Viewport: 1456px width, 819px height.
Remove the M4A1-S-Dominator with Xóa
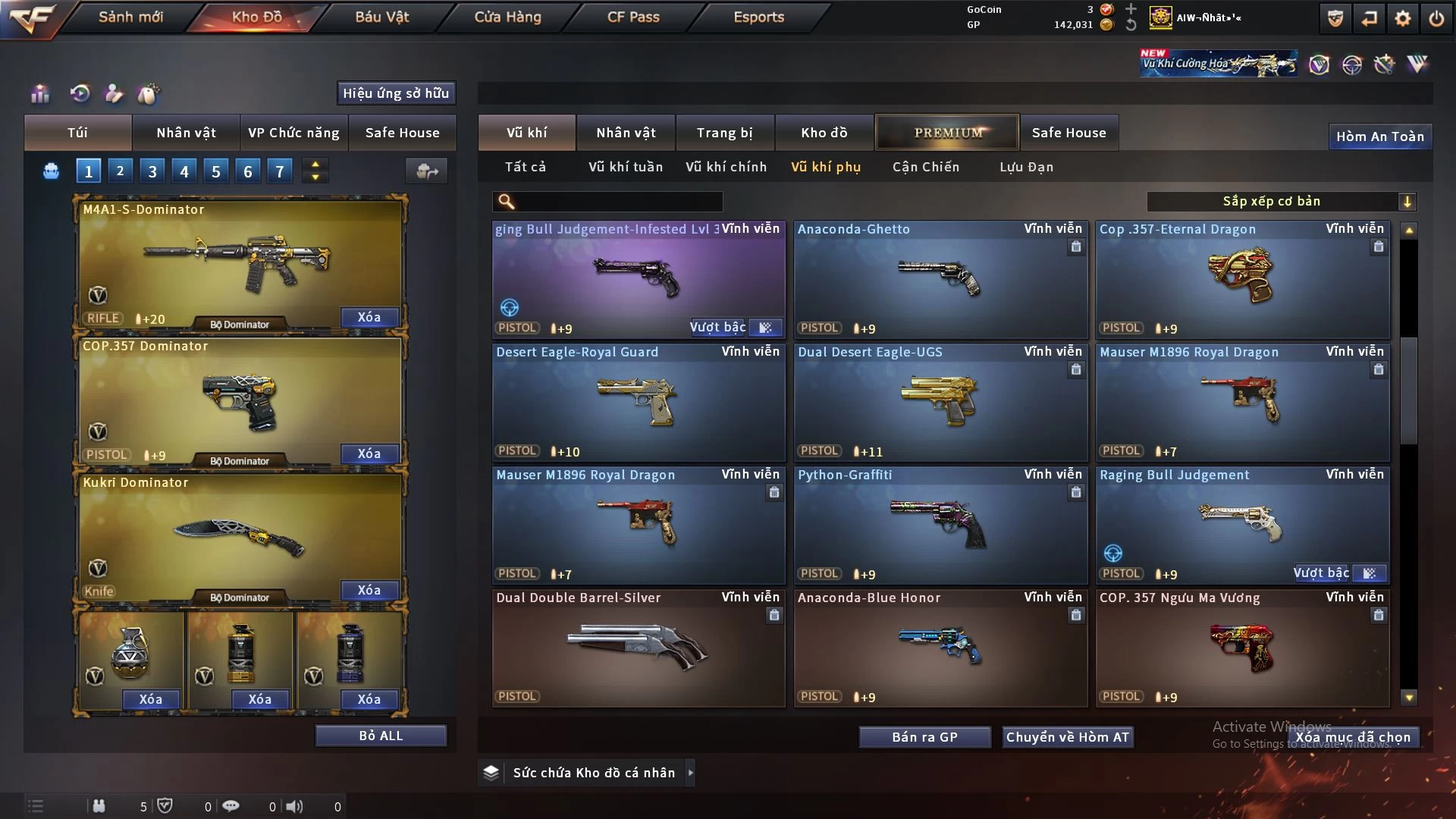pos(369,317)
